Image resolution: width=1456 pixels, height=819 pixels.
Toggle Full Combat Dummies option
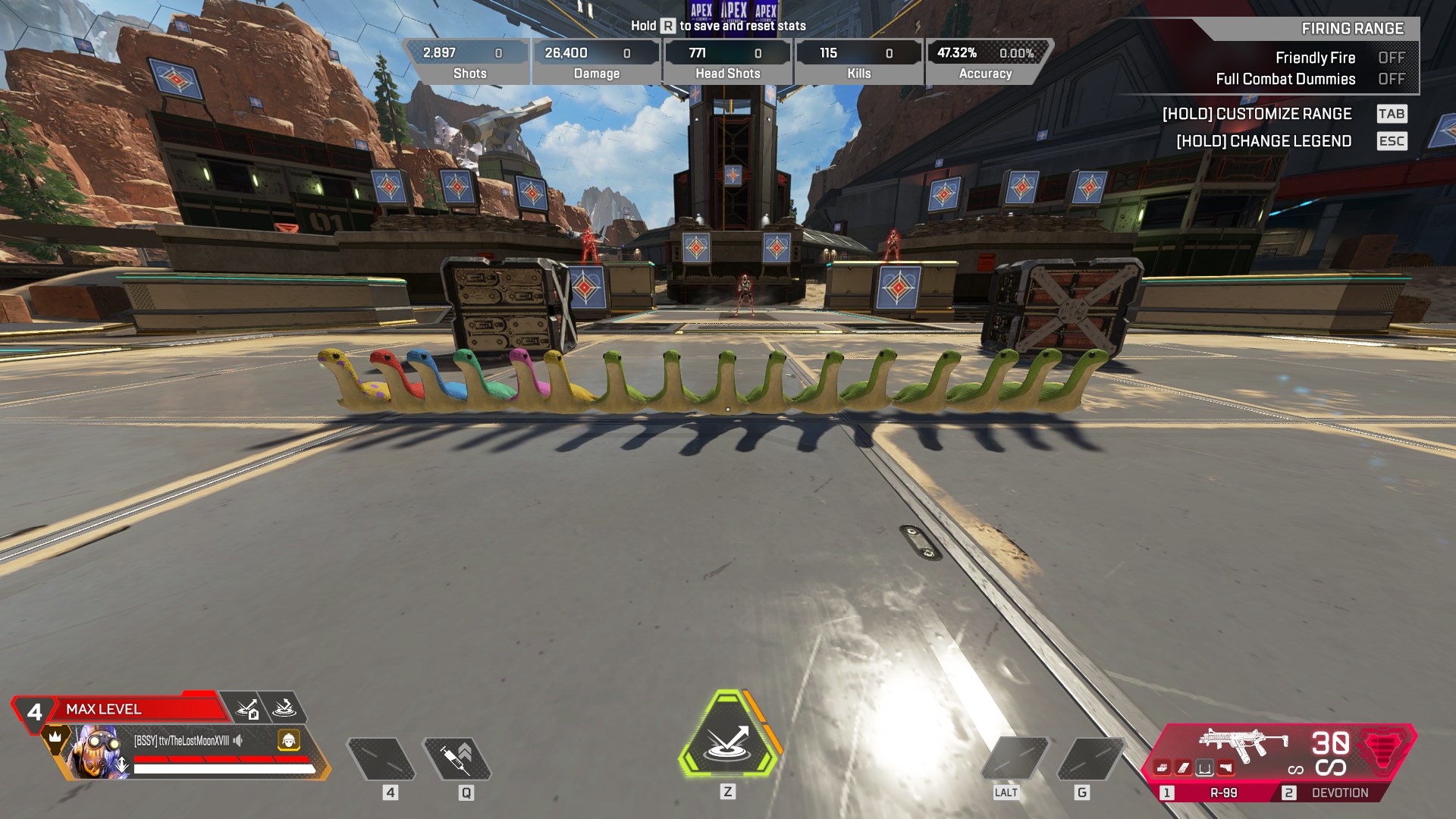pyautogui.click(x=1392, y=79)
